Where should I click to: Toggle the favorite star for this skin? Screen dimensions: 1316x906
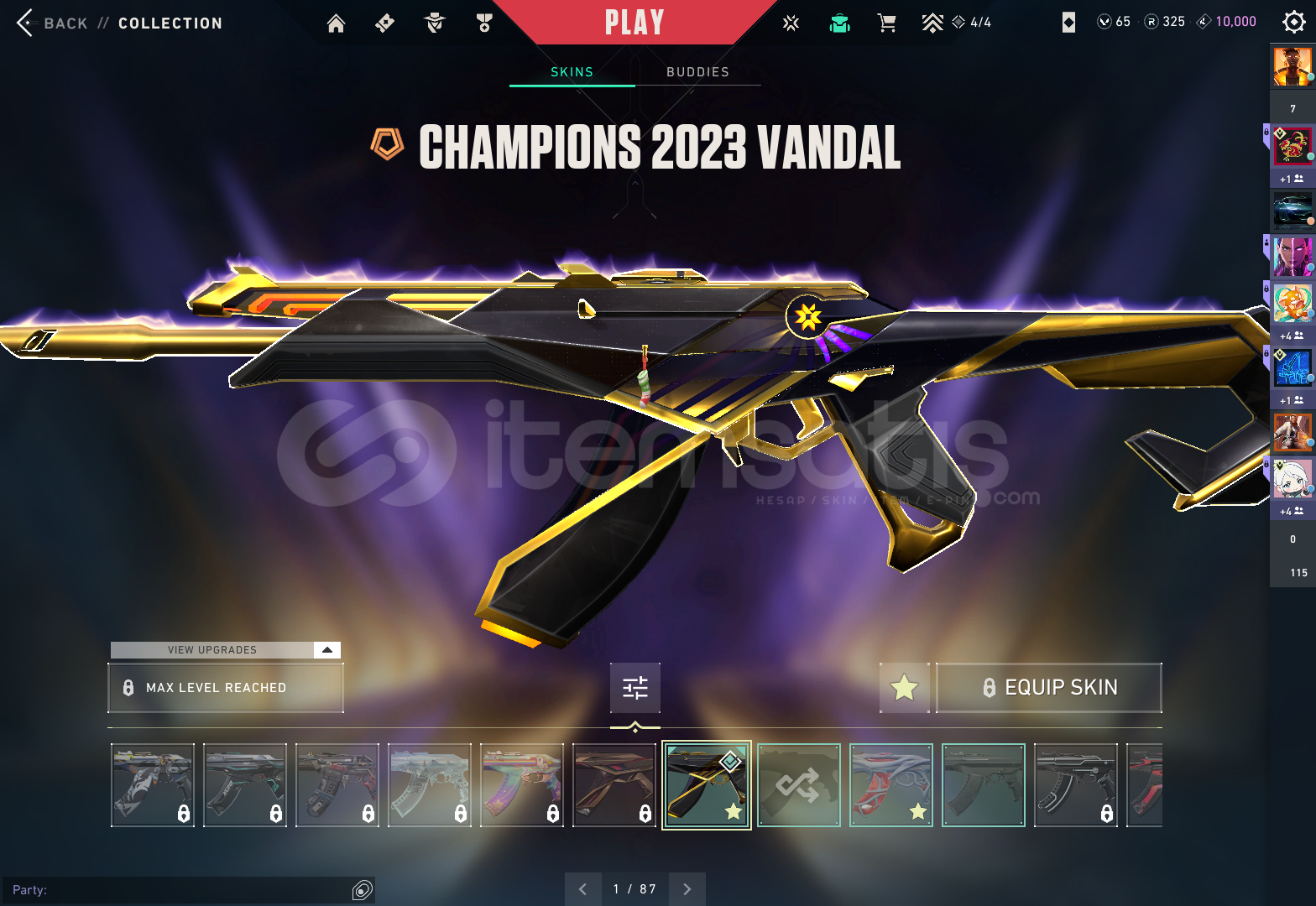pos(905,688)
